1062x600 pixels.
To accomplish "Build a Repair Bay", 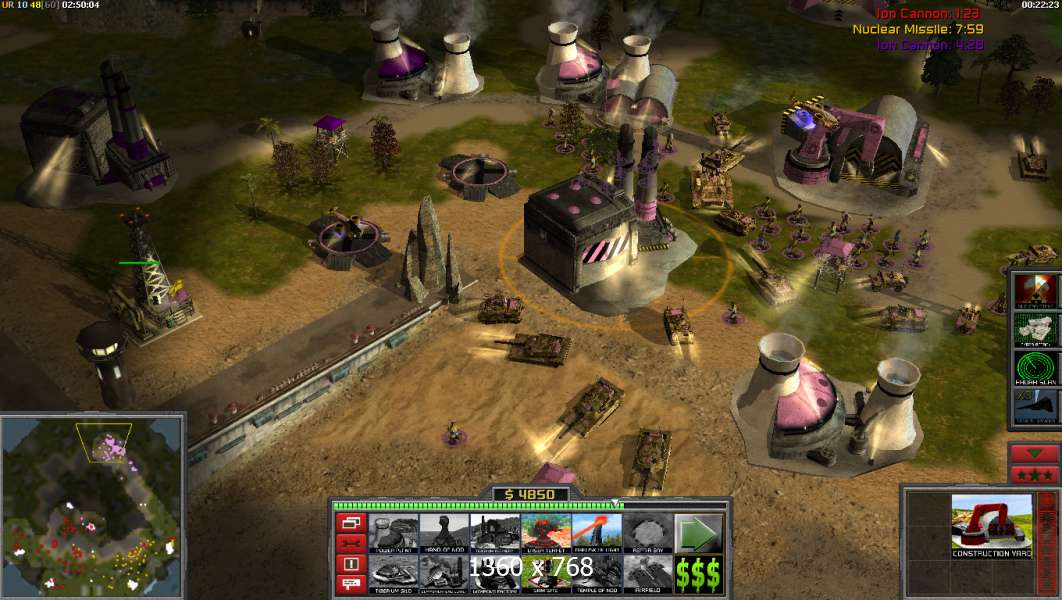I will point(648,531).
